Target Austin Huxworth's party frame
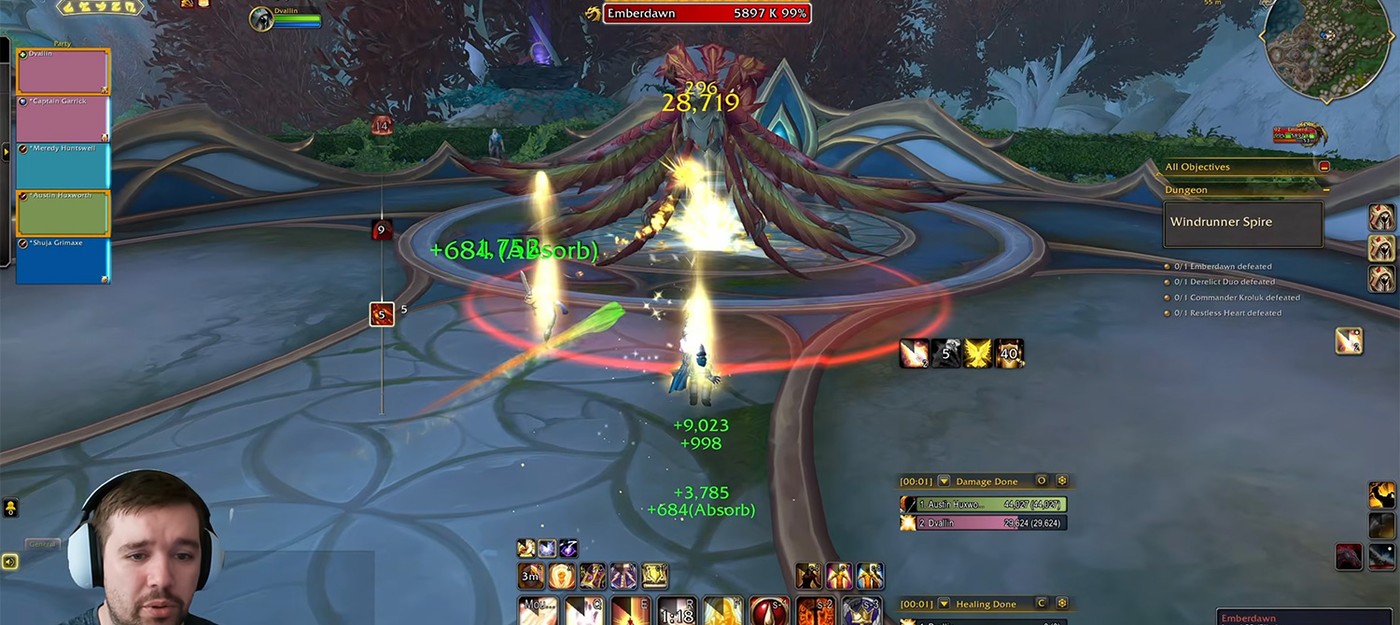The height and width of the screenshot is (625, 1400). coord(63,213)
